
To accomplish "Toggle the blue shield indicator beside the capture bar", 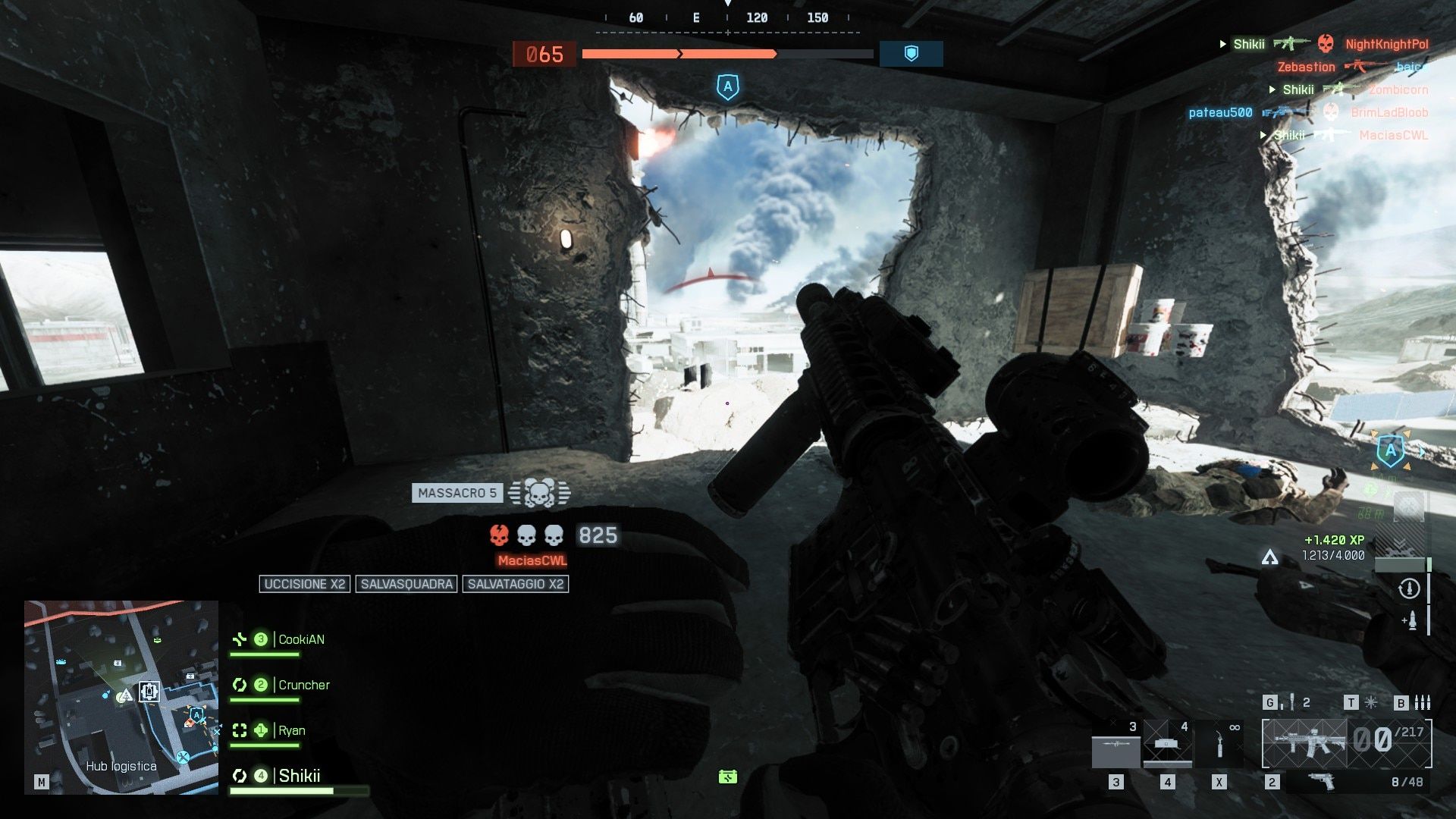I will pyautogui.click(x=910, y=54).
